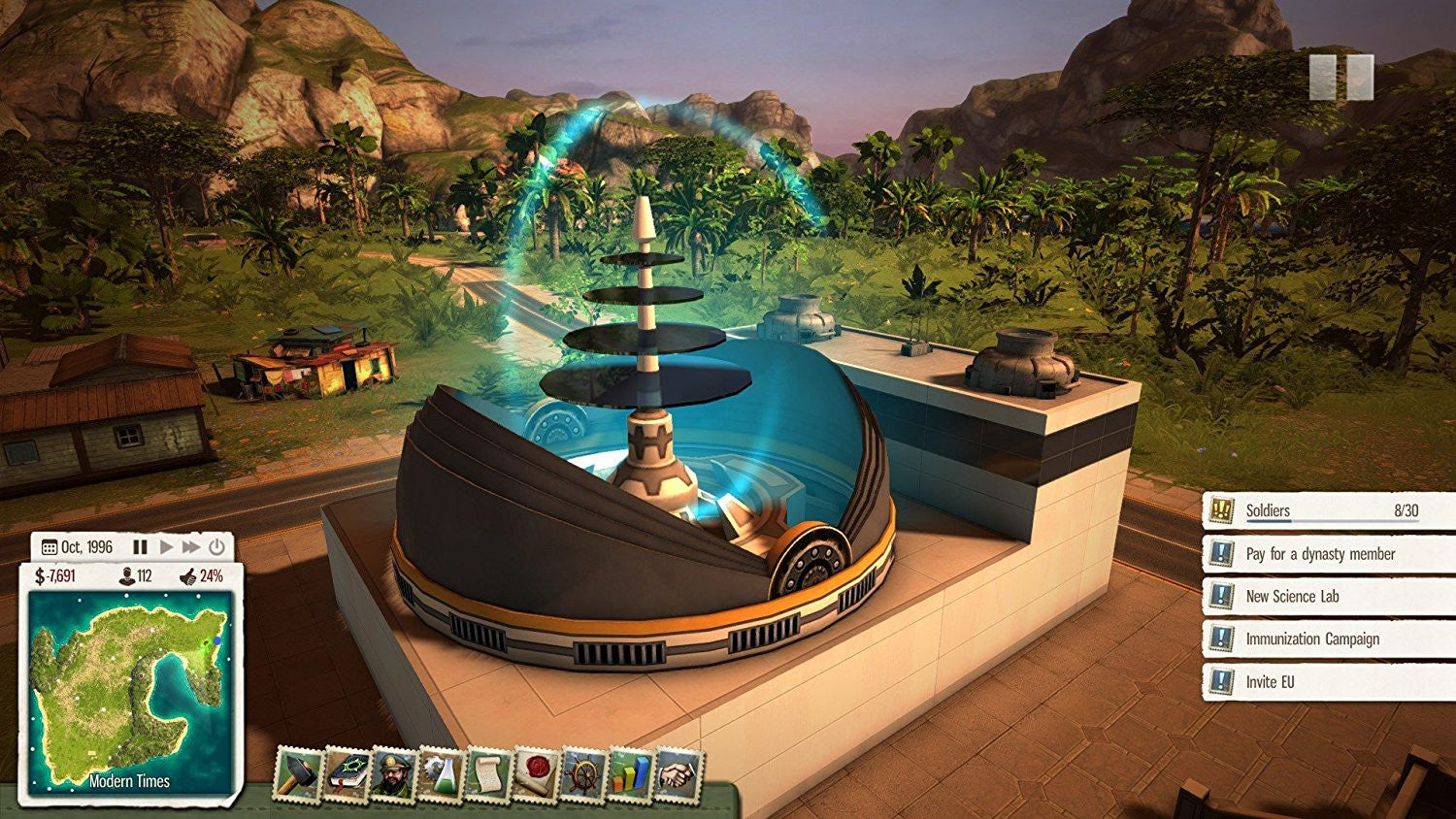The width and height of the screenshot is (1456, 819).
Task: Open the edicts scroll stamp
Action: pyautogui.click(x=486, y=774)
